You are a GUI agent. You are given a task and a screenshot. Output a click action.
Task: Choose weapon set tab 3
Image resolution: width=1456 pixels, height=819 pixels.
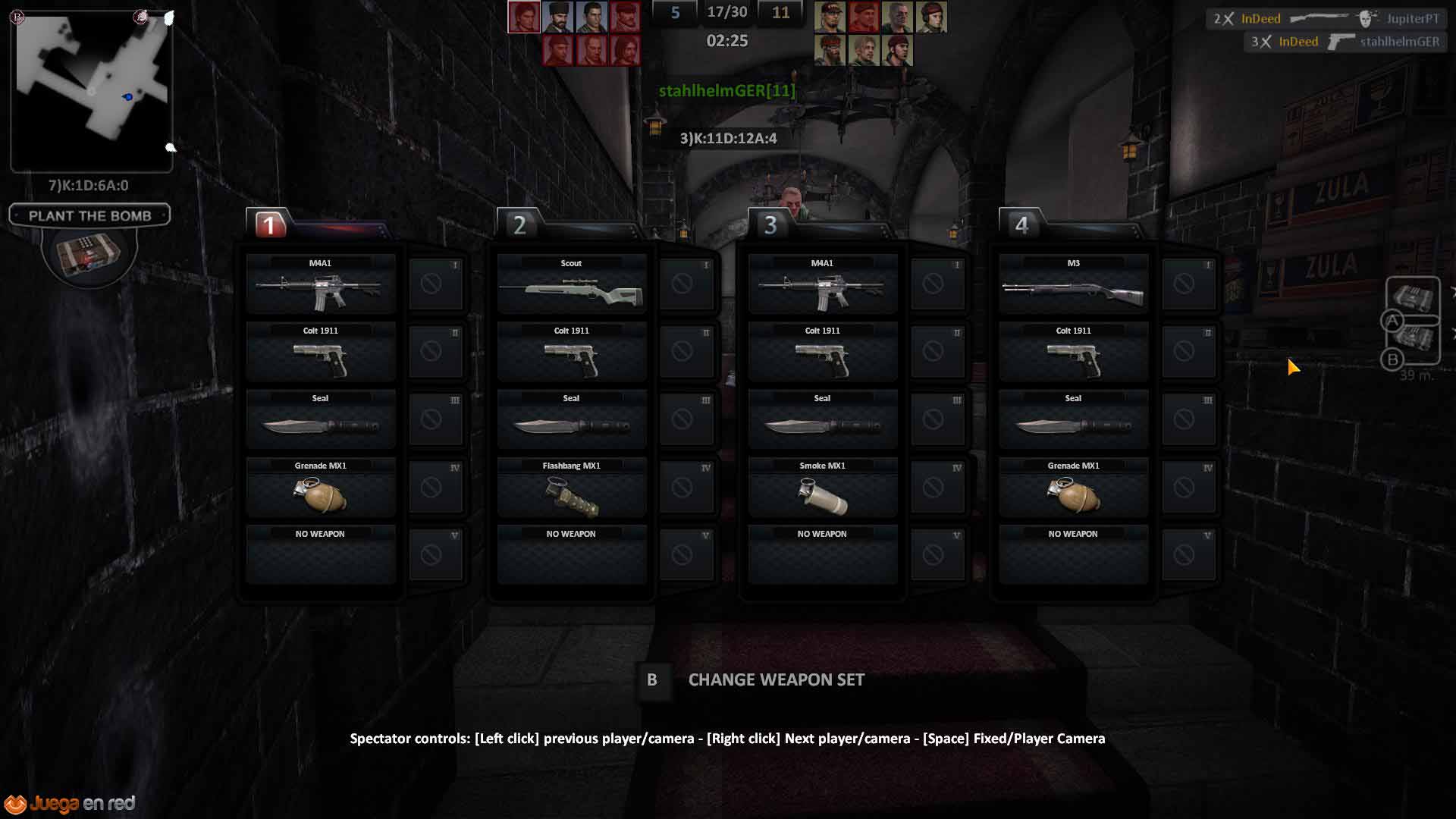(770, 225)
